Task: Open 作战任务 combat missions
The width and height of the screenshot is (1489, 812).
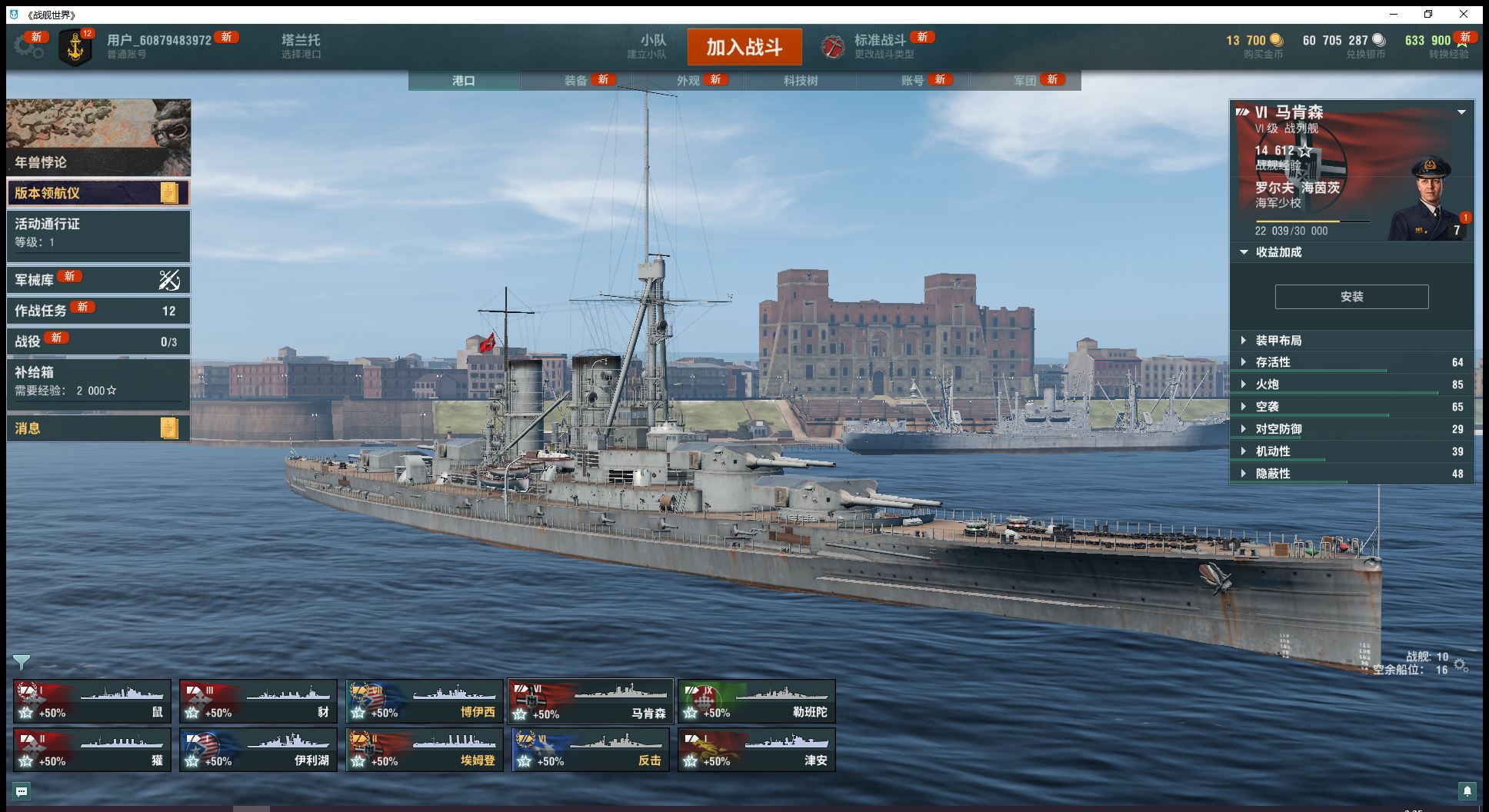Action: pos(98,311)
